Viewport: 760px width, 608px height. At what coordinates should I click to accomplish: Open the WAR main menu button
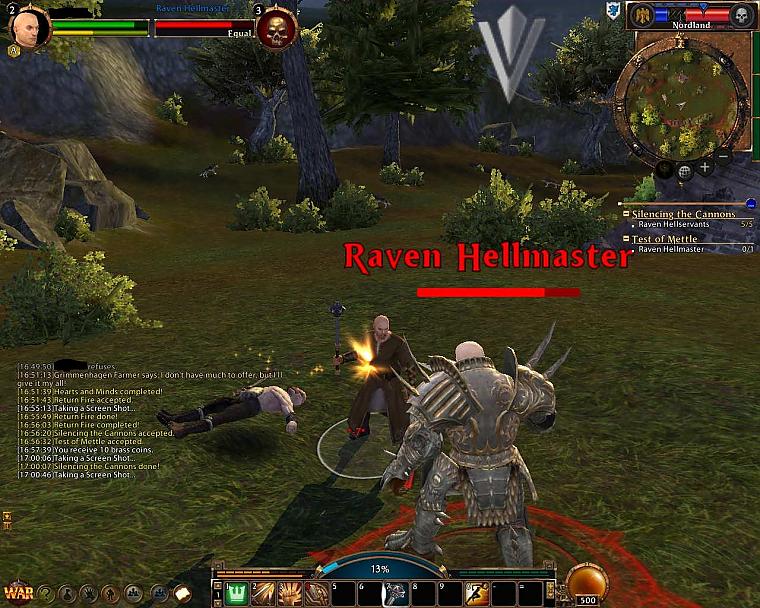click(x=16, y=591)
